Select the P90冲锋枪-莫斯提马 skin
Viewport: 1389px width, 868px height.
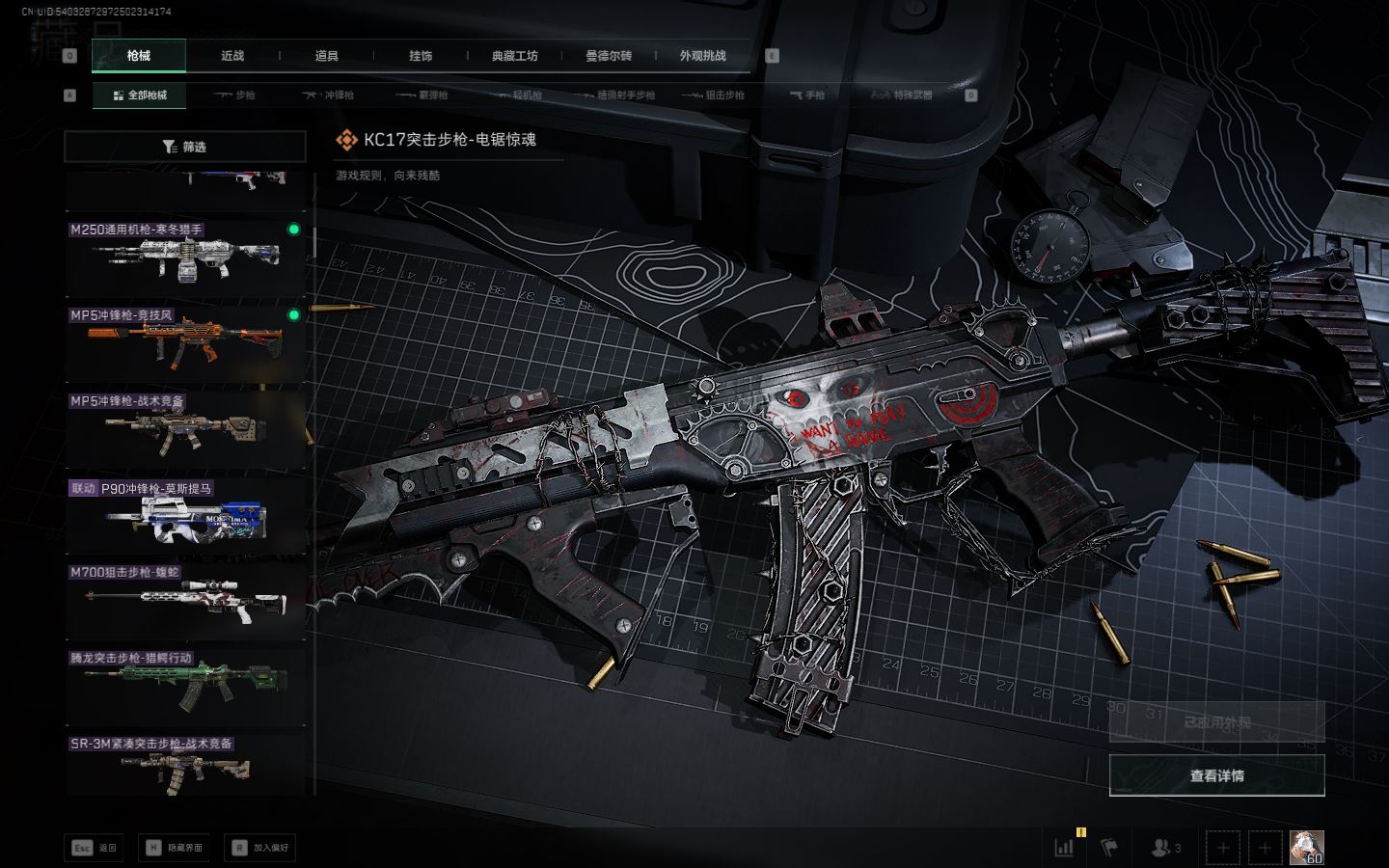[185, 513]
